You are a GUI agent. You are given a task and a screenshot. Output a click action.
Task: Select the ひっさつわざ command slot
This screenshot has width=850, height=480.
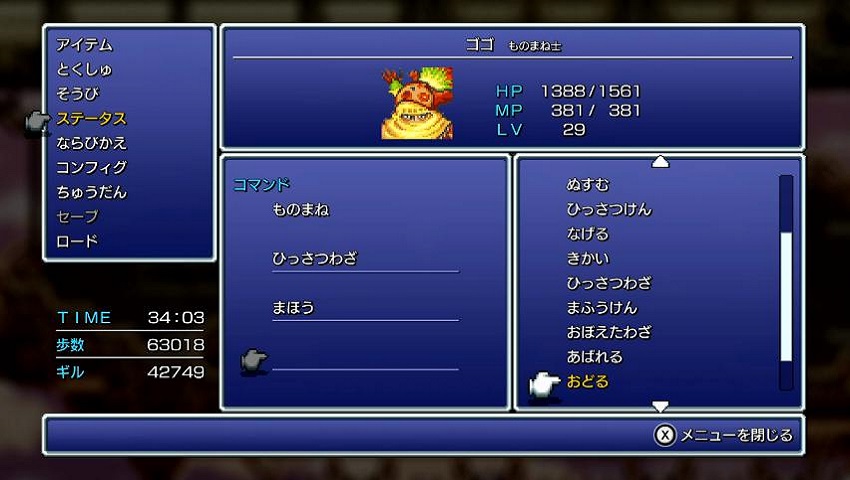point(314,258)
